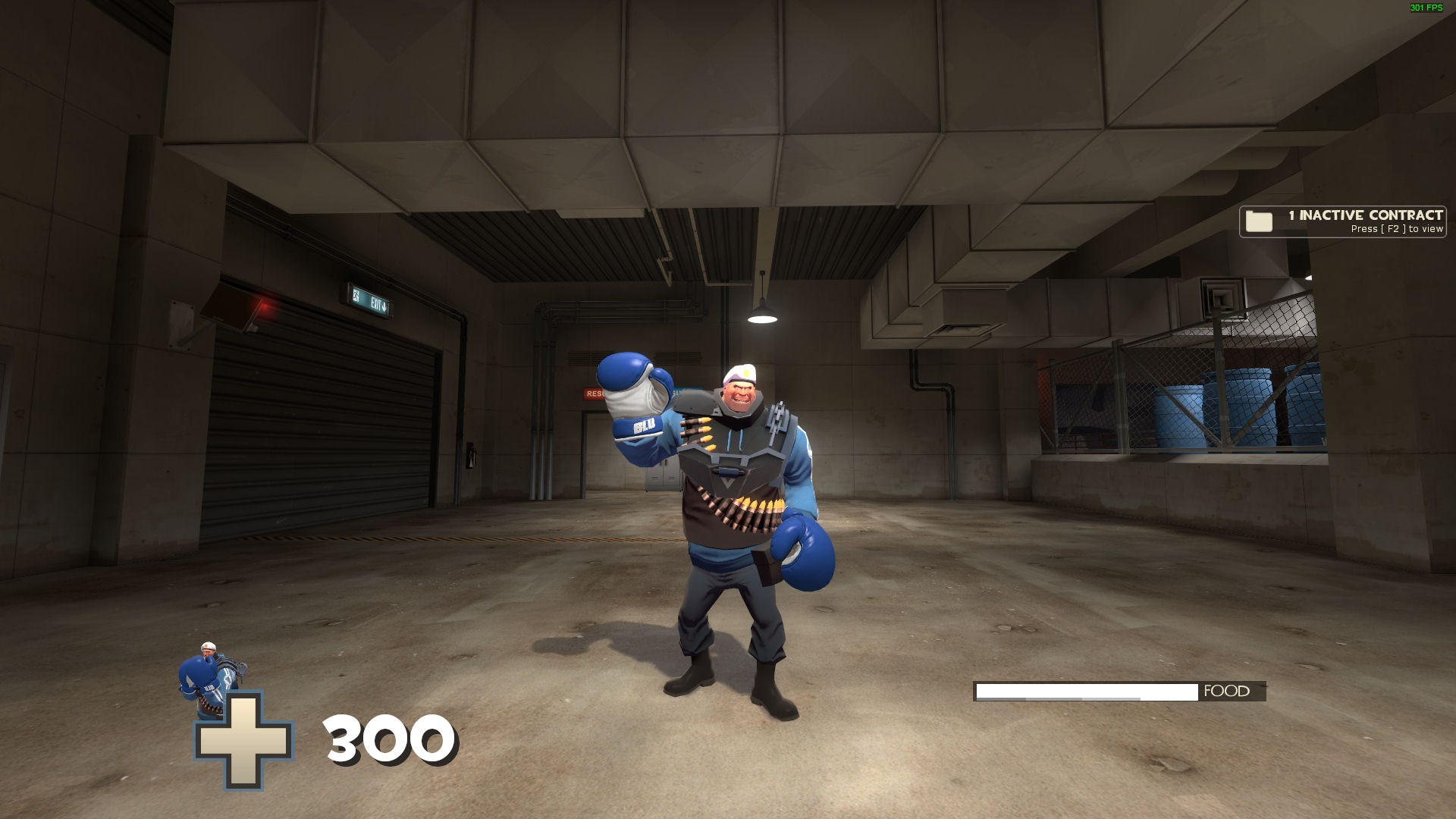Screen dimensions: 1456x819
Task: Click the FOOD label next to the bar
Action: pyautogui.click(x=1224, y=691)
